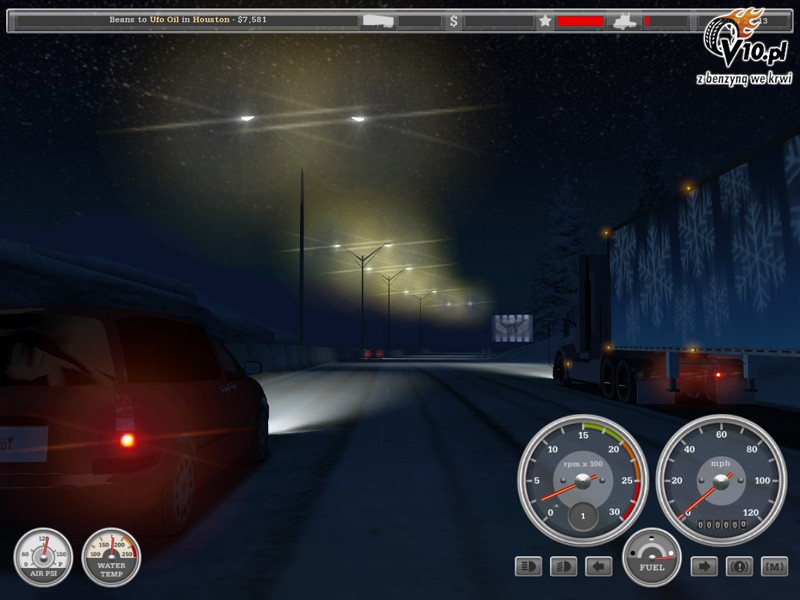Toggle the low beam headlights button
Viewport: 800px width, 600px height.
click(x=563, y=567)
